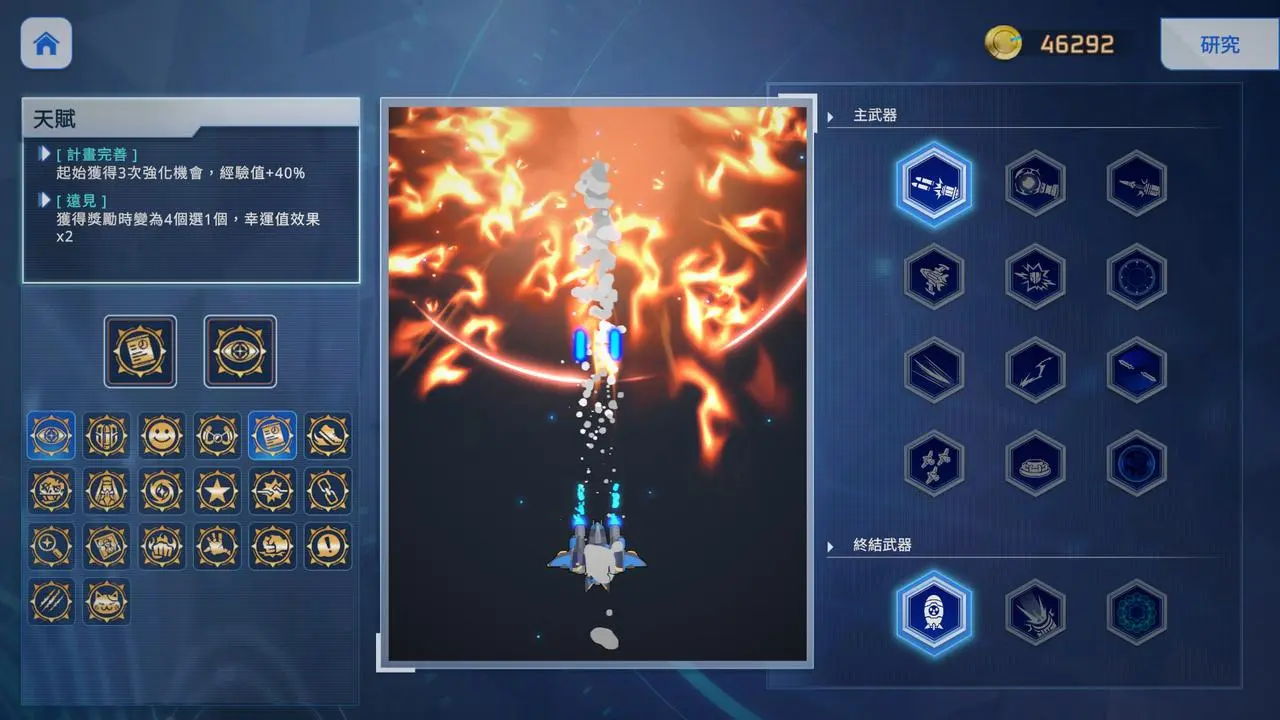This screenshot has width=1280, height=720.
Task: Select the winged shoe talent
Action: click(328, 436)
